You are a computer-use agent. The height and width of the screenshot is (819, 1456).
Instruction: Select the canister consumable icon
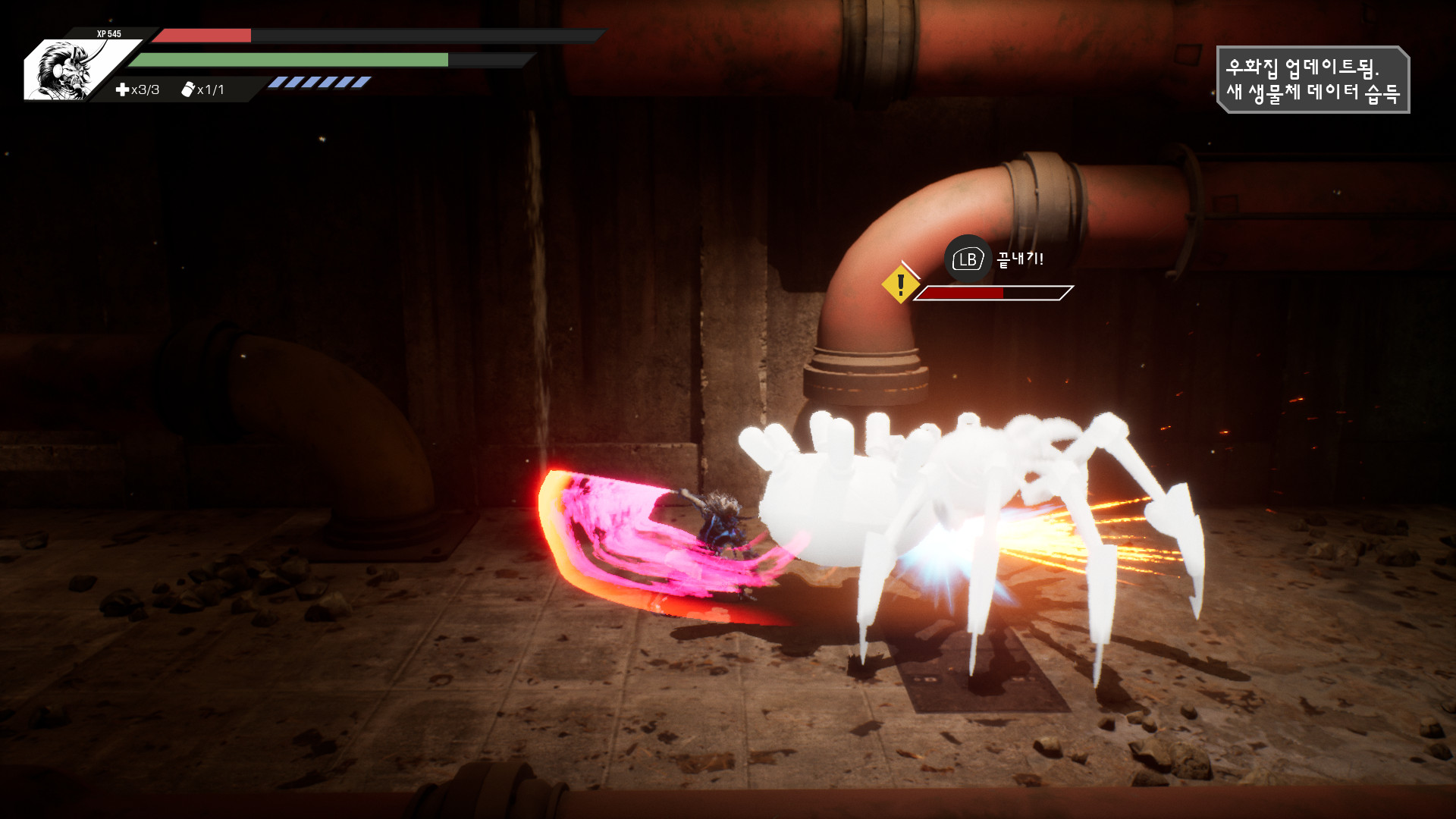[x=187, y=89]
